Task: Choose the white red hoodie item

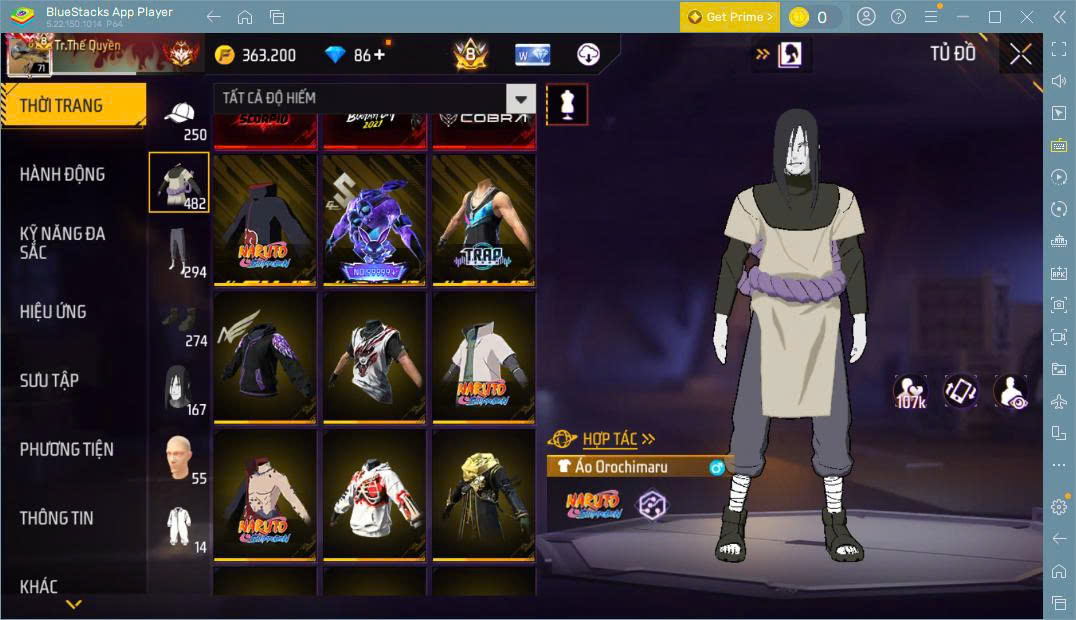Action: coord(374,495)
